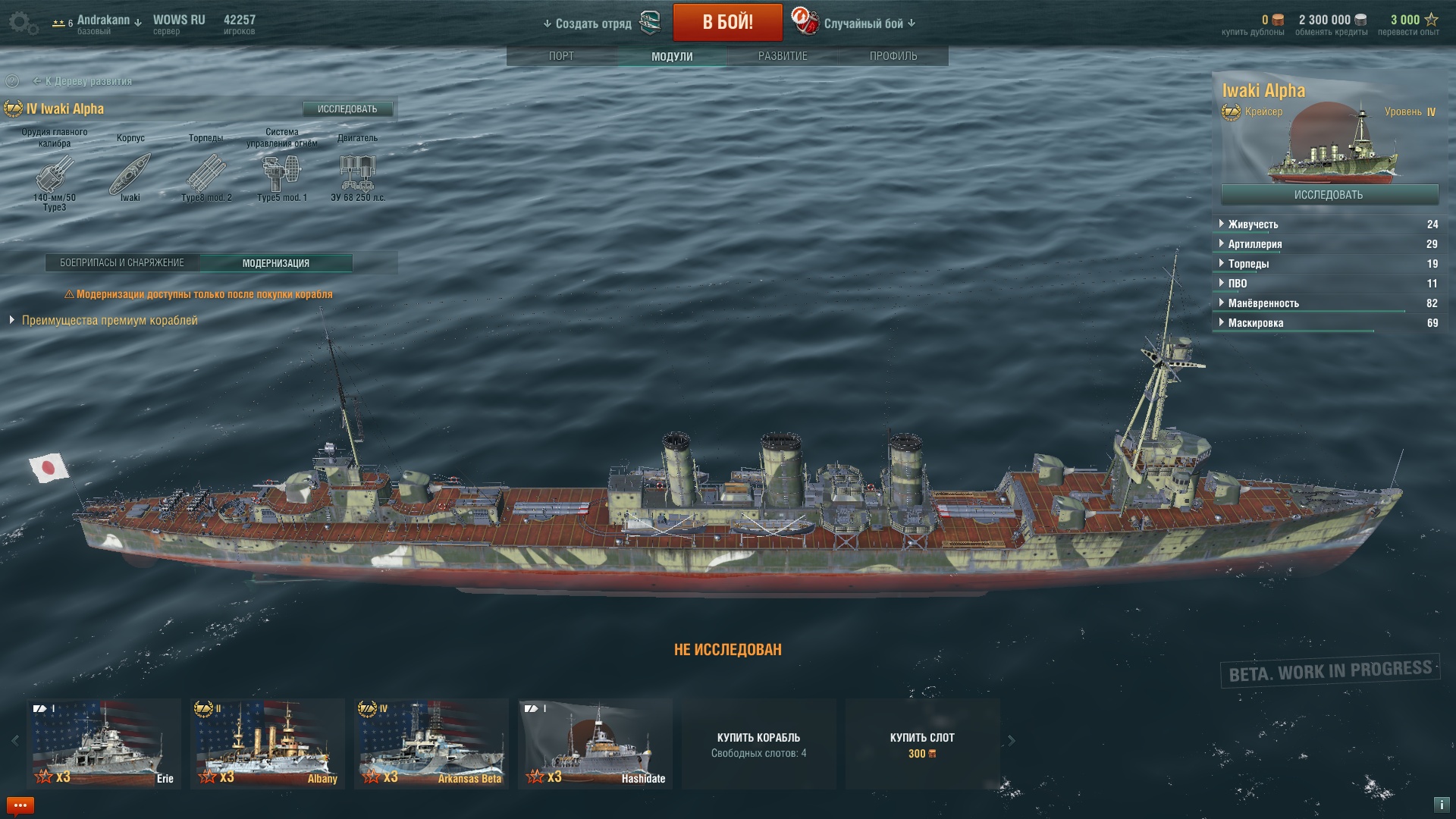Select the Type5 mod. 1 fire control module

(281, 174)
